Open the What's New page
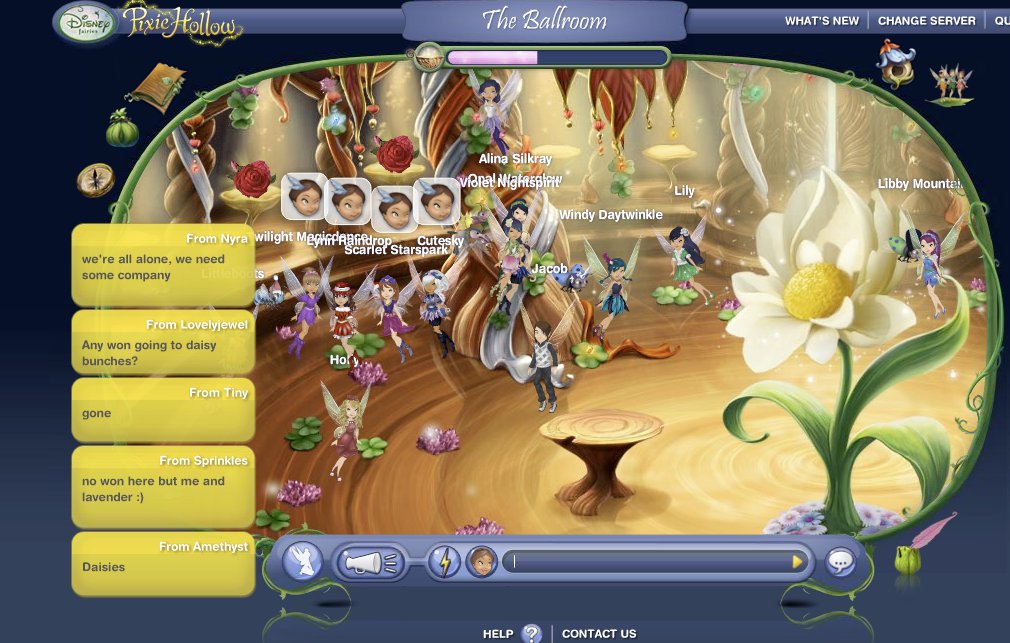 (822, 21)
